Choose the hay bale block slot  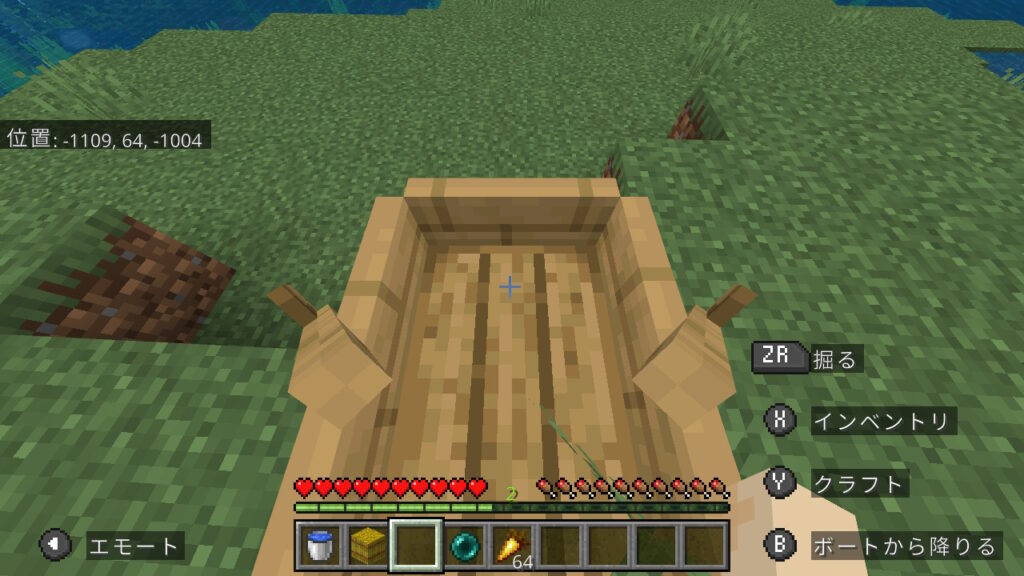[367, 545]
